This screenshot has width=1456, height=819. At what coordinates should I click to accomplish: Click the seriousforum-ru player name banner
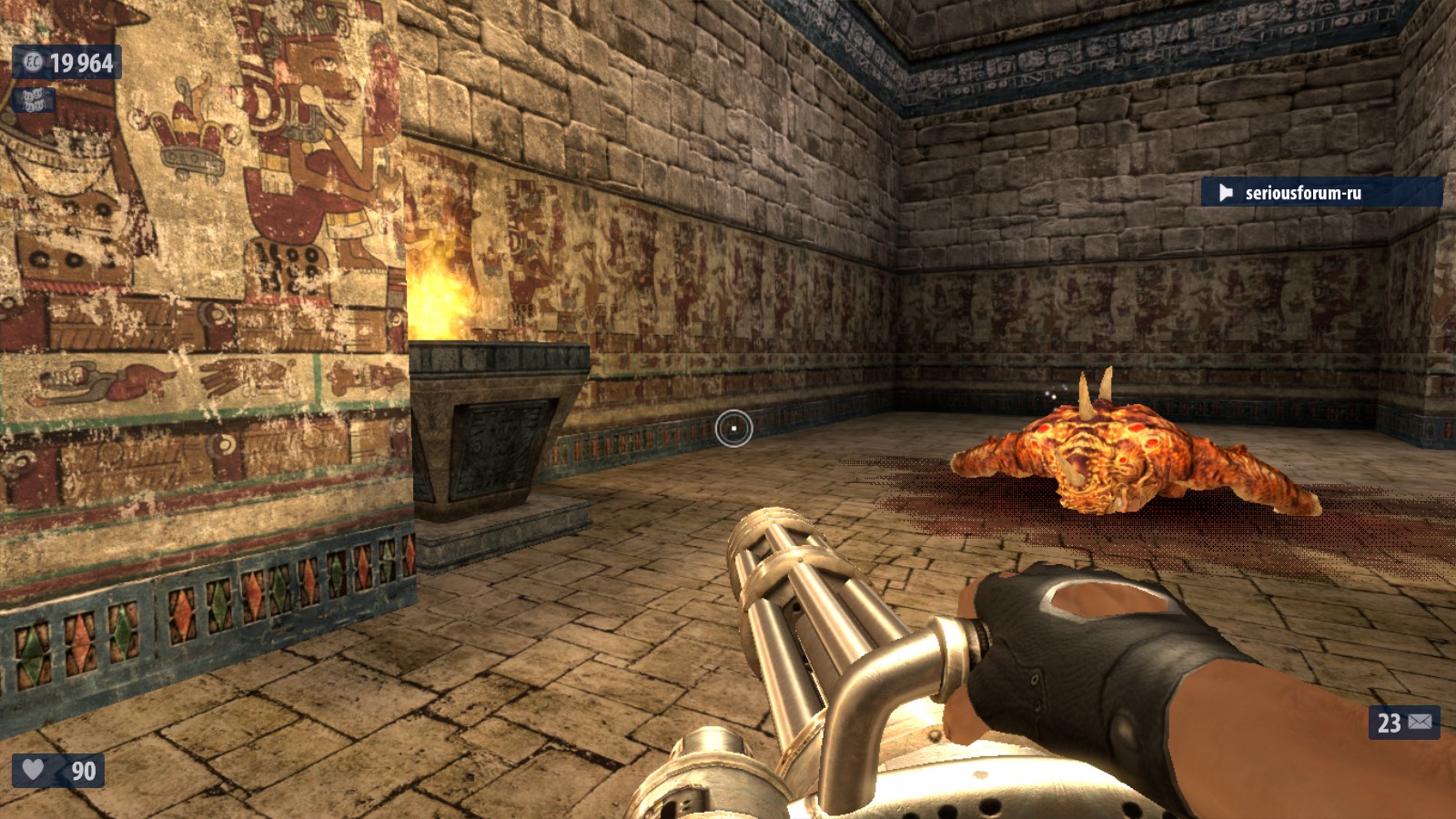(1319, 192)
